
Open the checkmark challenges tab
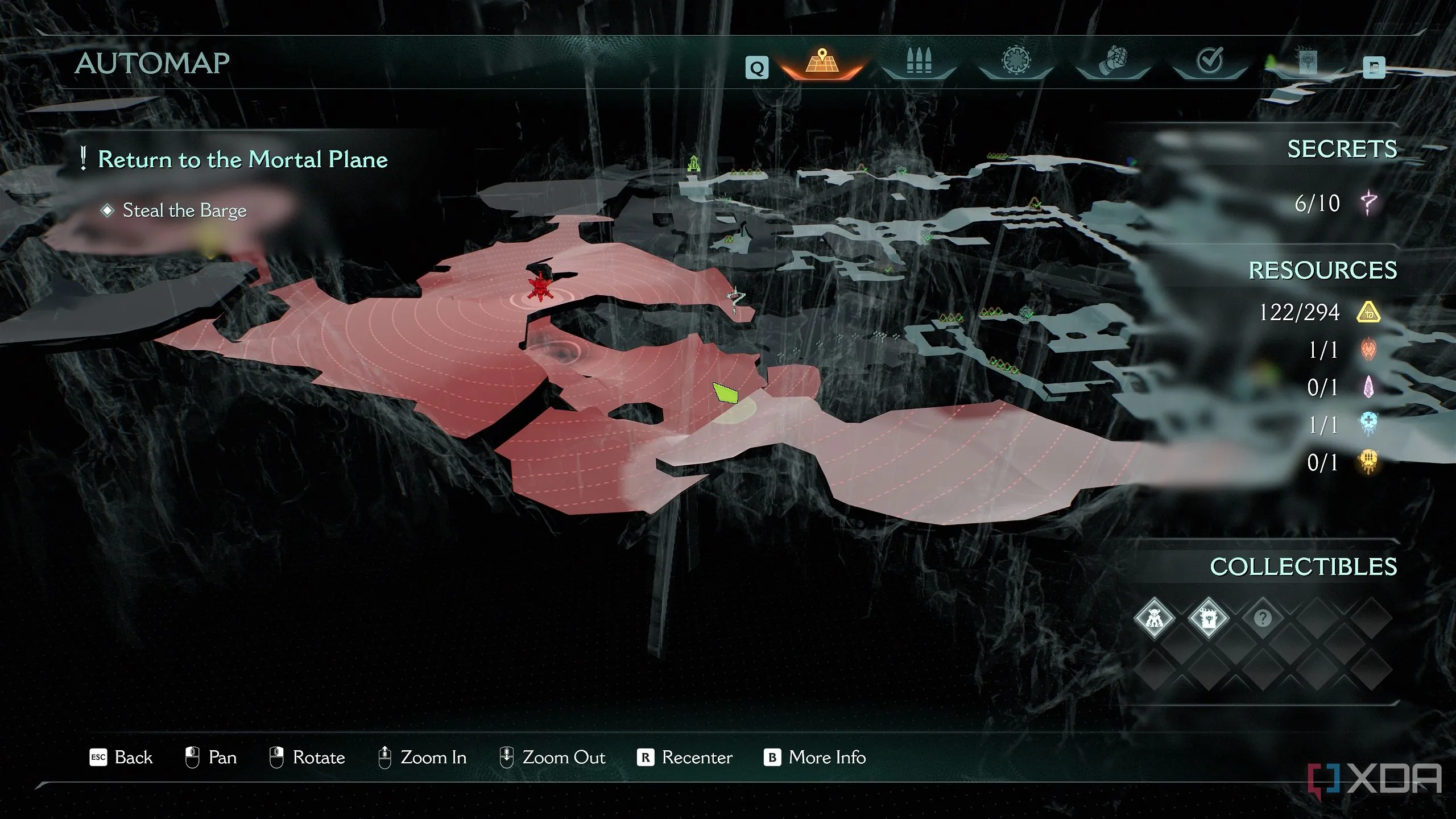(x=1209, y=61)
